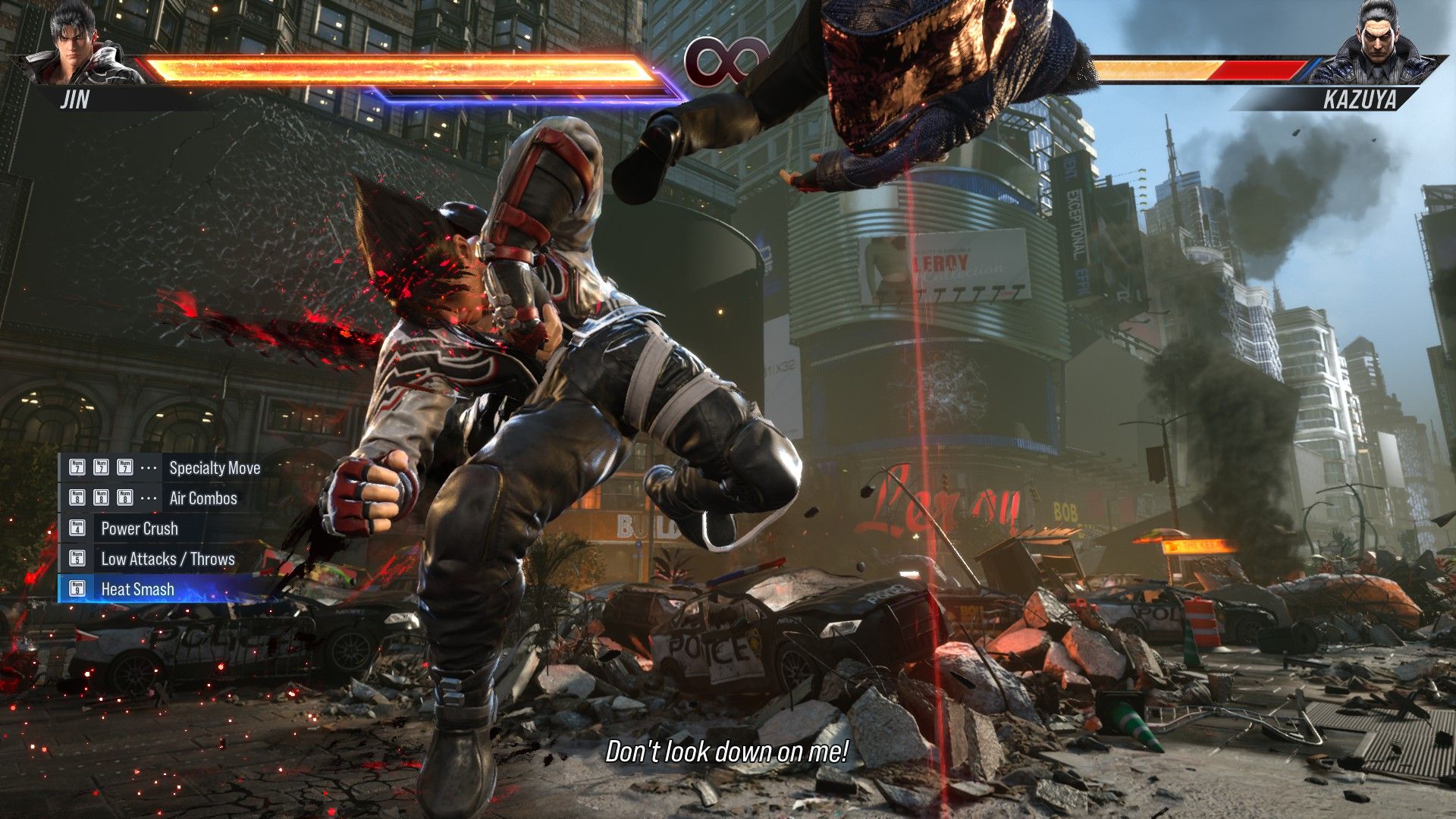Pick the Low Attacks / Throws entry
The image size is (1456, 819).
point(168,559)
